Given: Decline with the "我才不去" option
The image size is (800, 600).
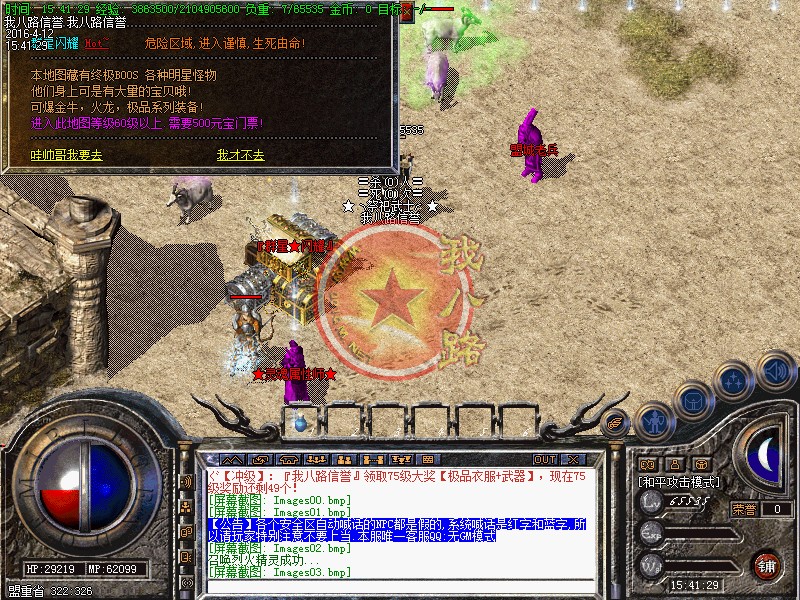Looking at the screenshot, I should click(x=240, y=156).
